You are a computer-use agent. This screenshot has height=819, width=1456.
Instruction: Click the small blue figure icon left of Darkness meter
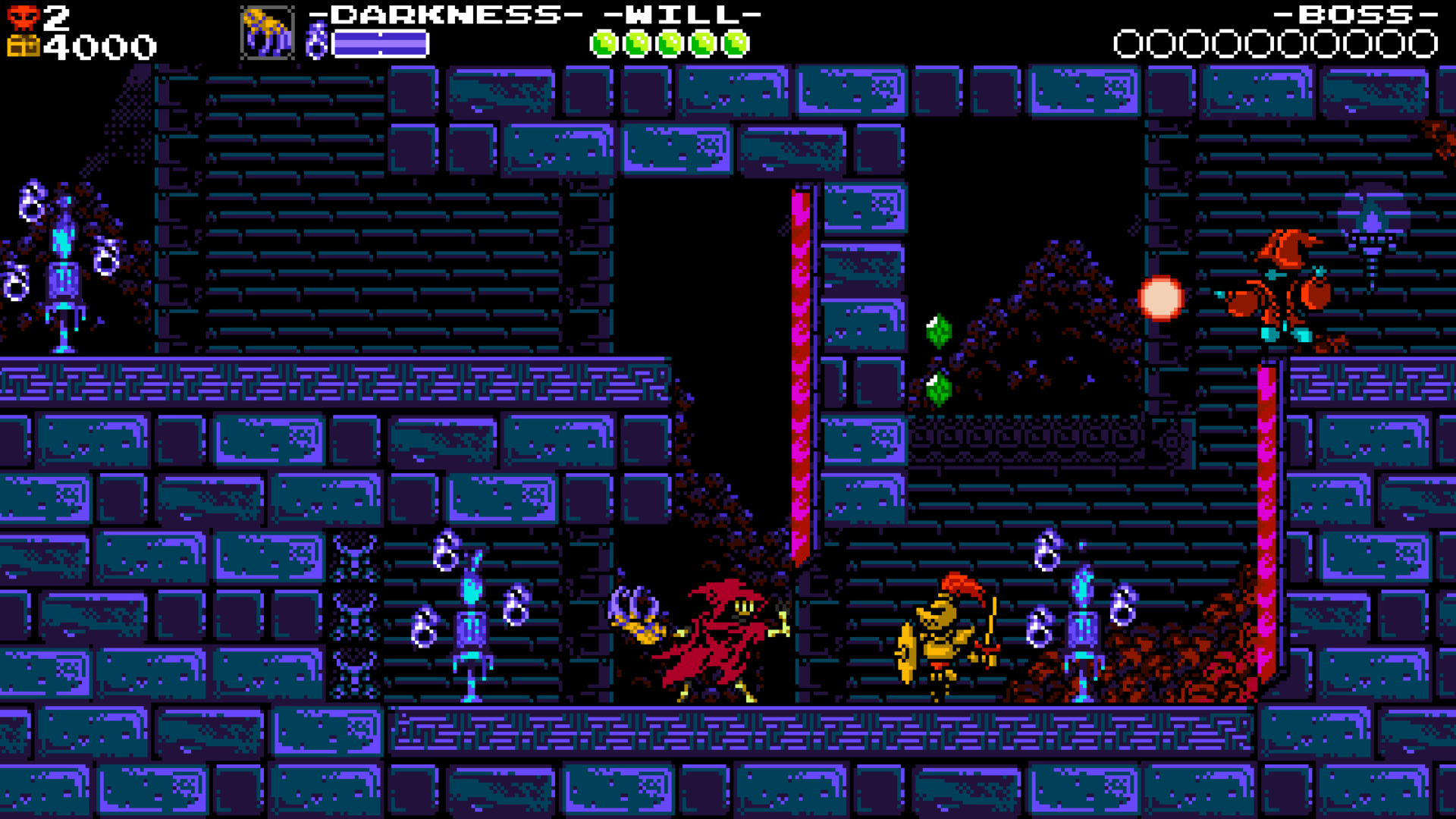pyautogui.click(x=318, y=42)
